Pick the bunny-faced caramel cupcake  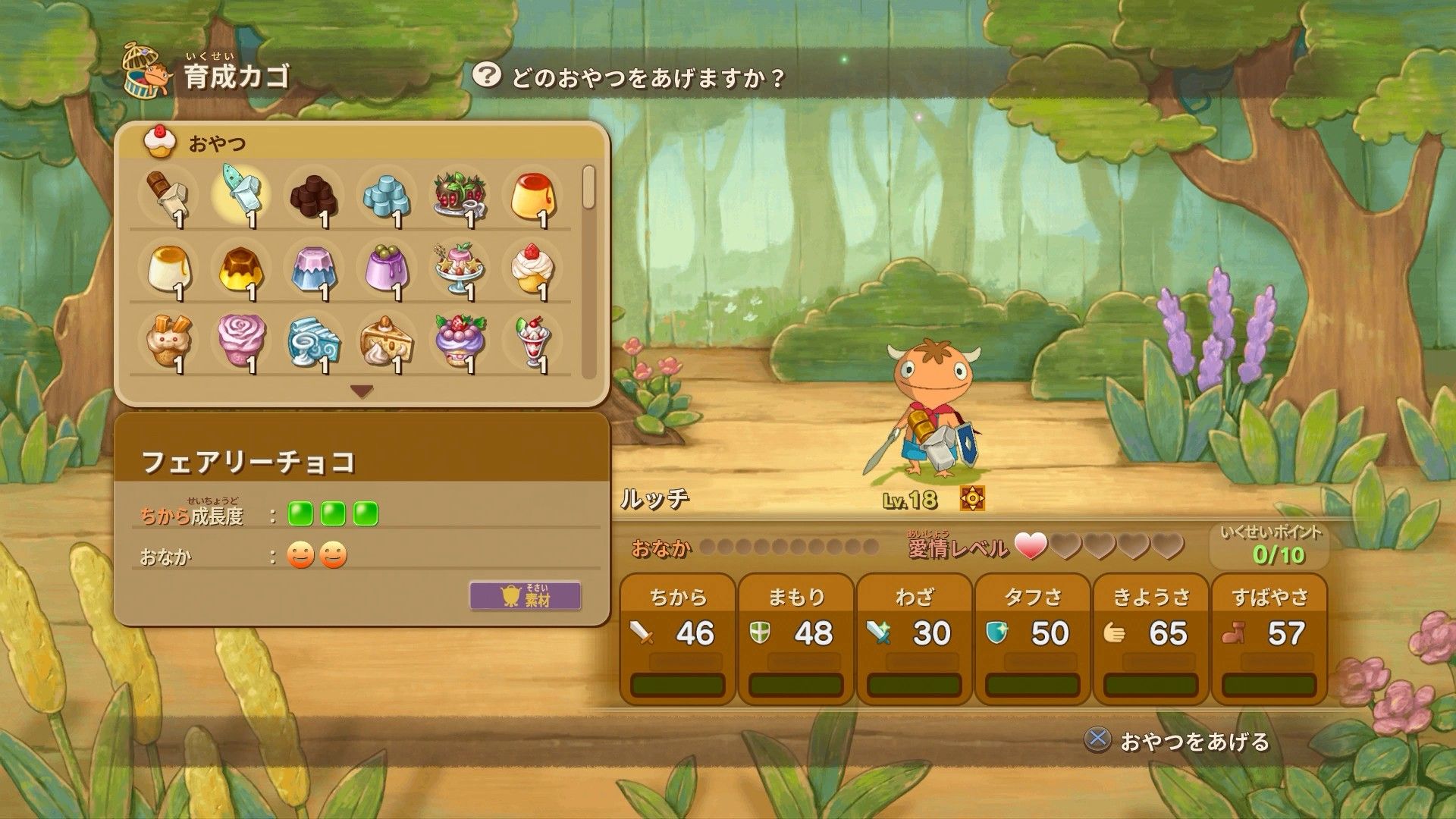click(x=168, y=341)
